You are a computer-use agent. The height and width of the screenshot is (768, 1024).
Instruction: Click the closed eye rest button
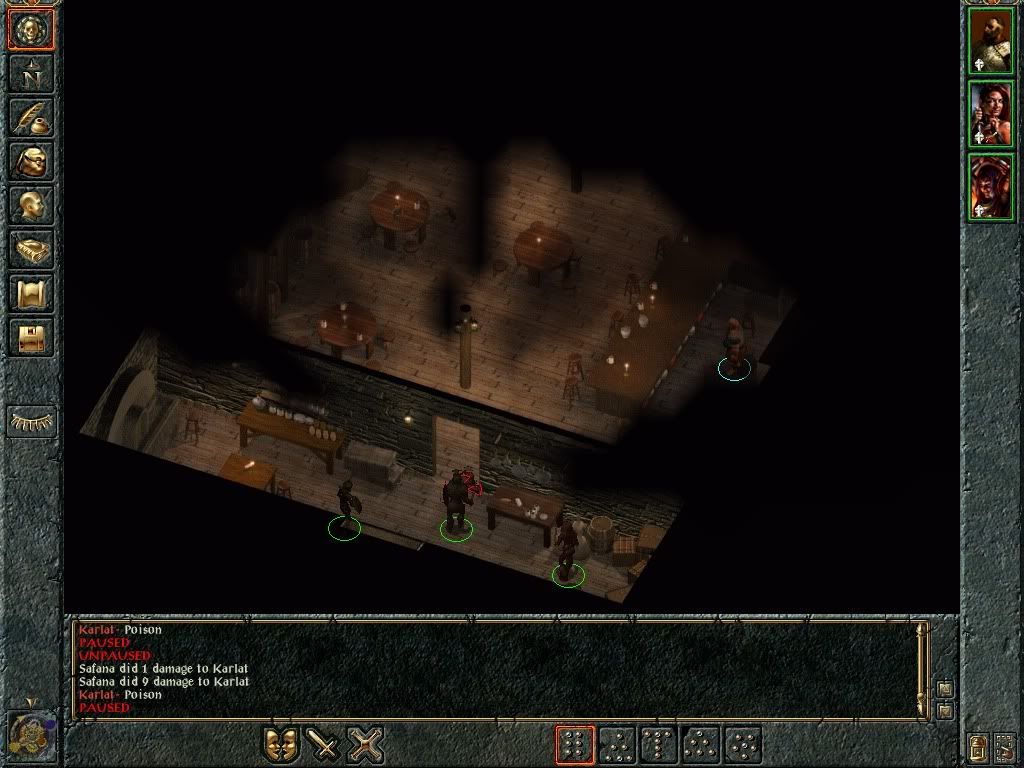(31, 422)
